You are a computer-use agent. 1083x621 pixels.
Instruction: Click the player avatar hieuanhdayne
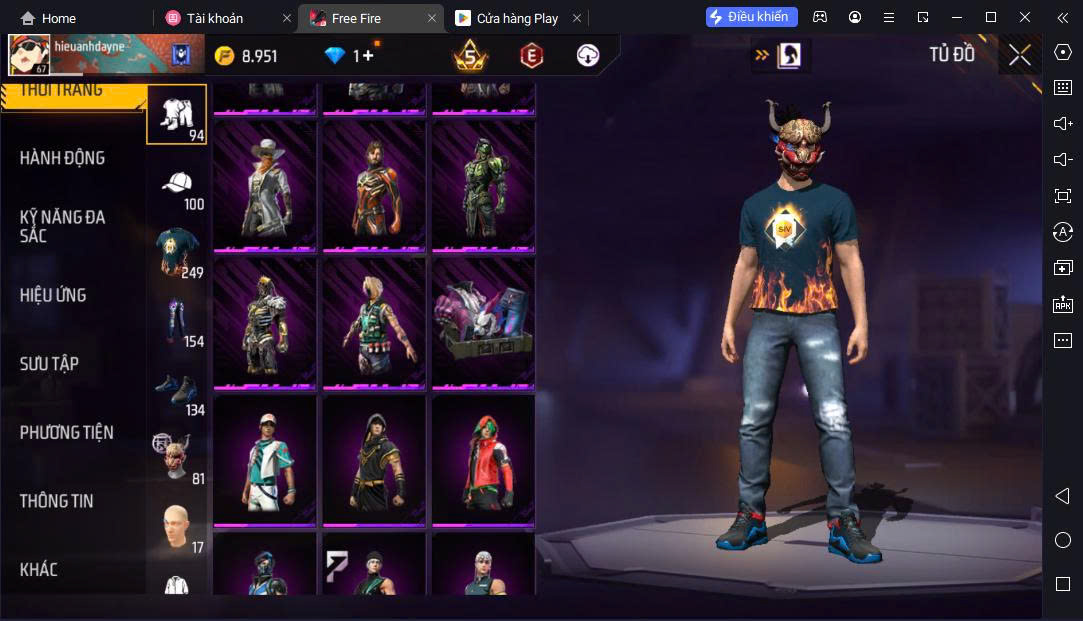29,55
